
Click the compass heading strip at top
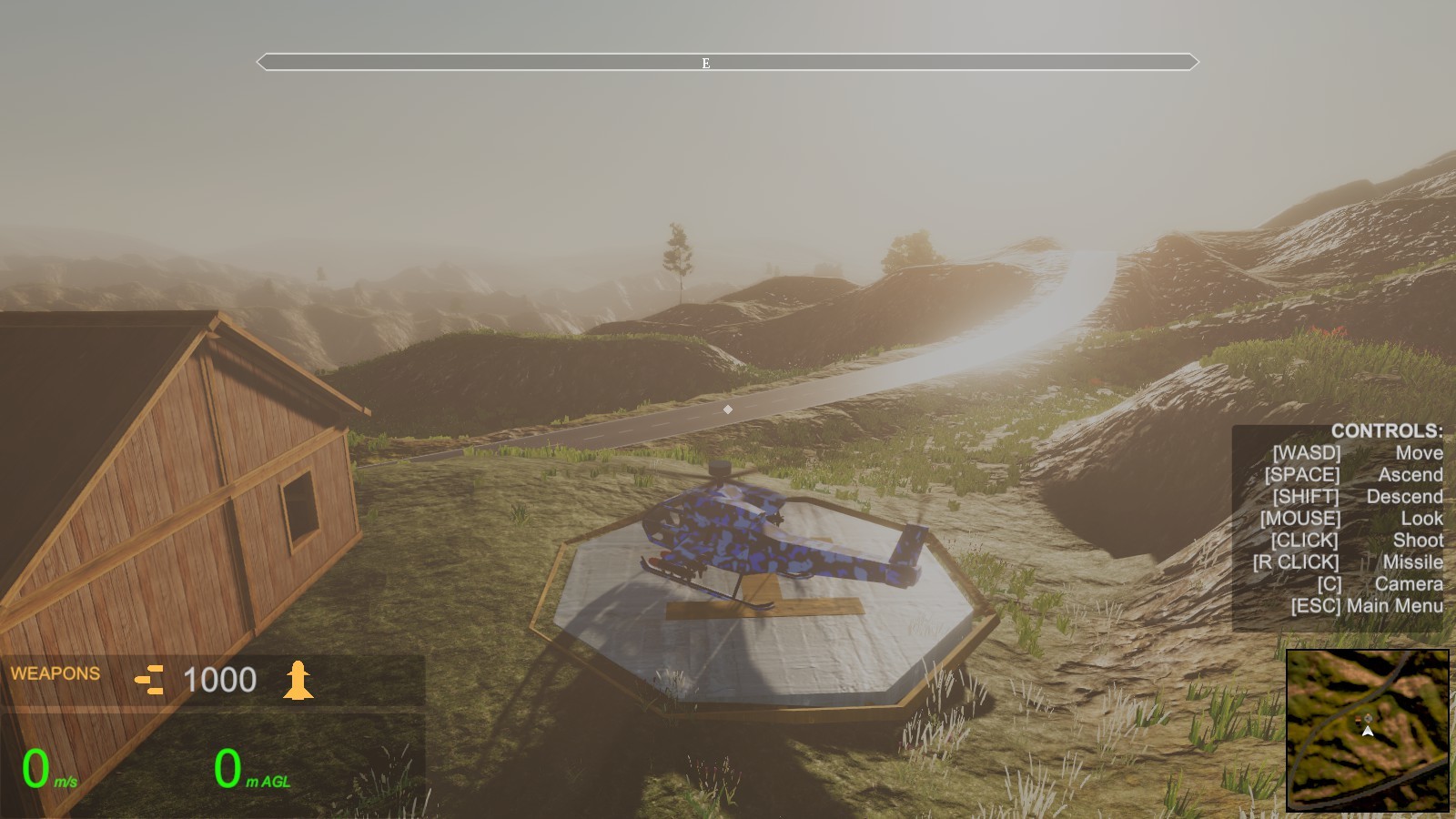726,62
